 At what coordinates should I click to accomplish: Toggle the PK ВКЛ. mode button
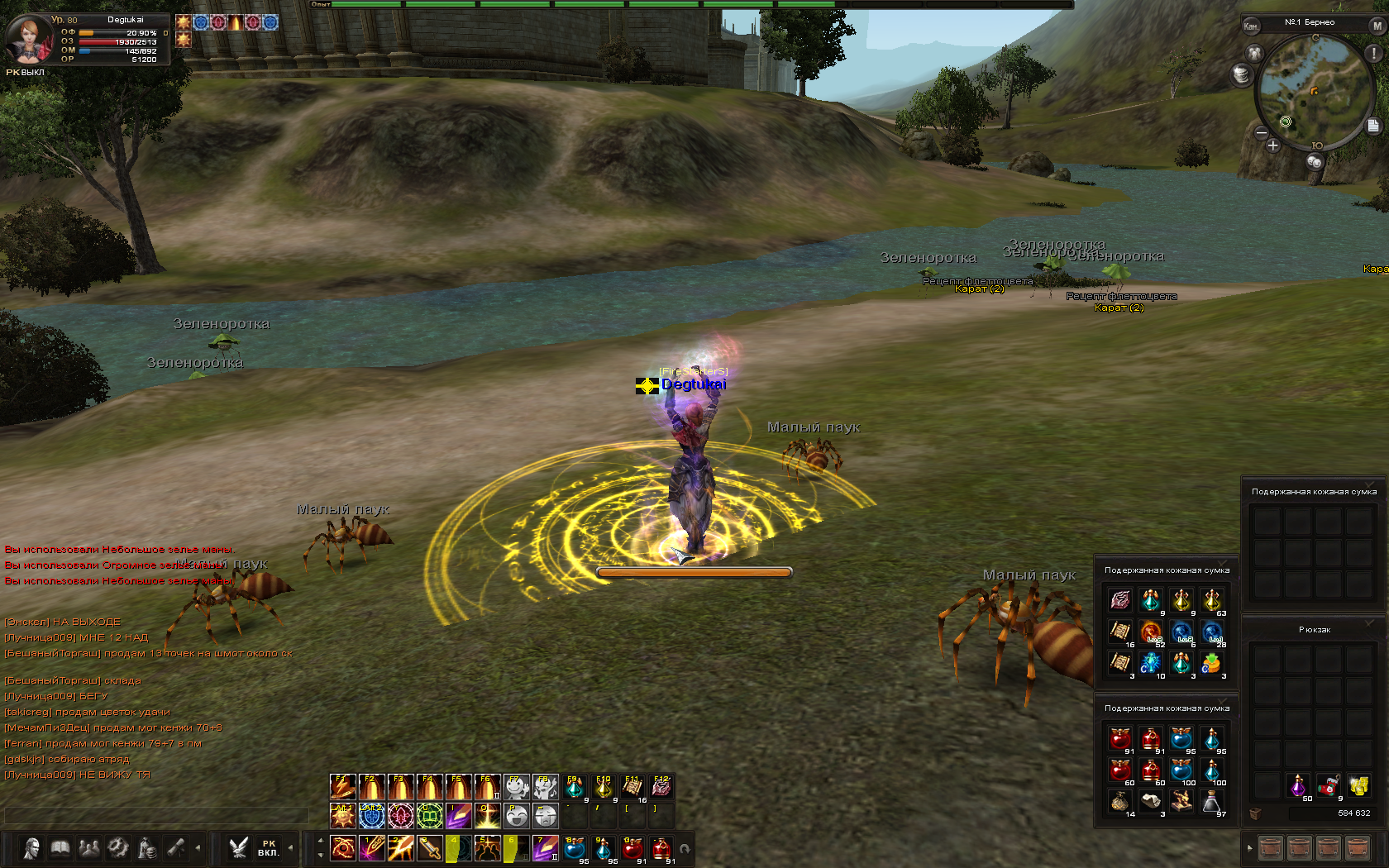tap(268, 848)
